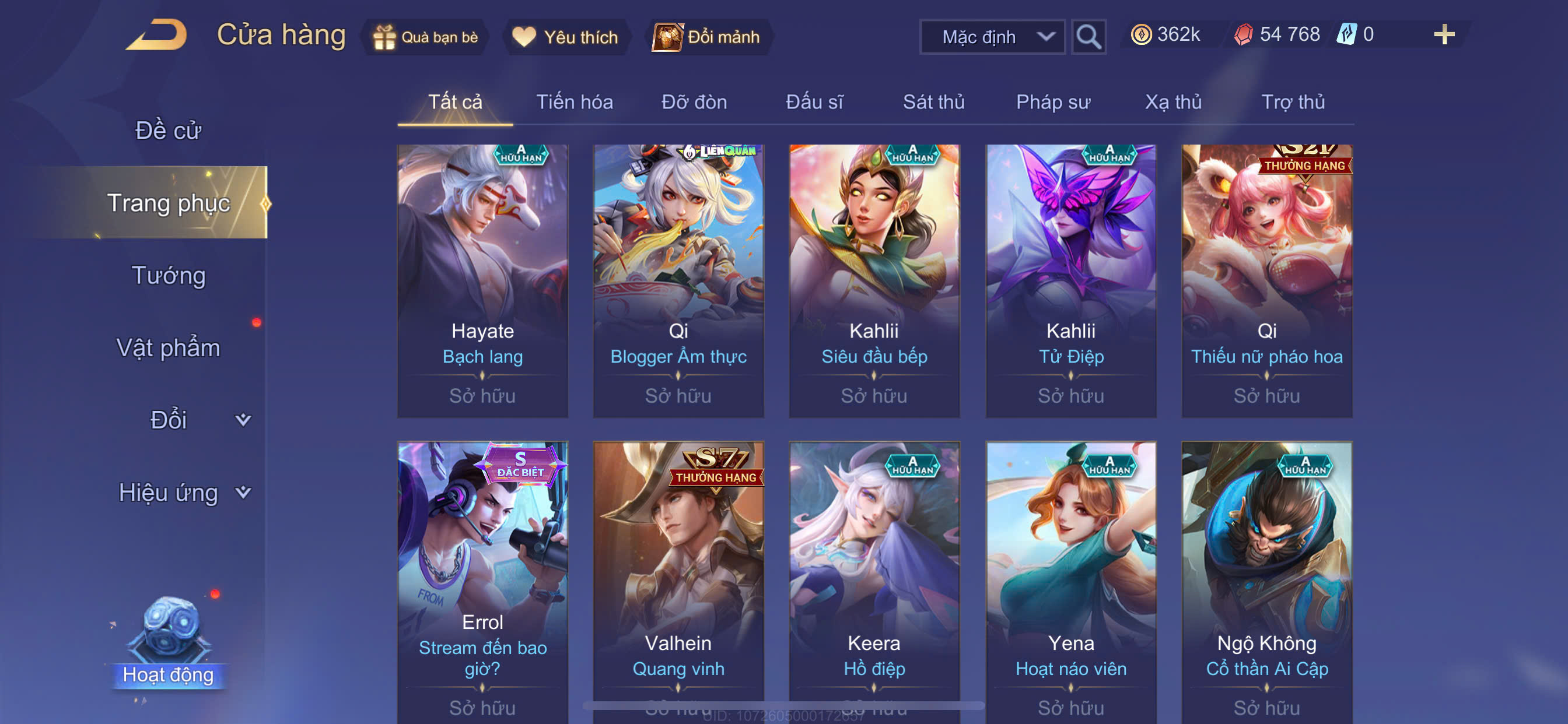Open the Đổi mảnh fragment exchange
The image size is (1568, 724).
pyautogui.click(x=706, y=37)
